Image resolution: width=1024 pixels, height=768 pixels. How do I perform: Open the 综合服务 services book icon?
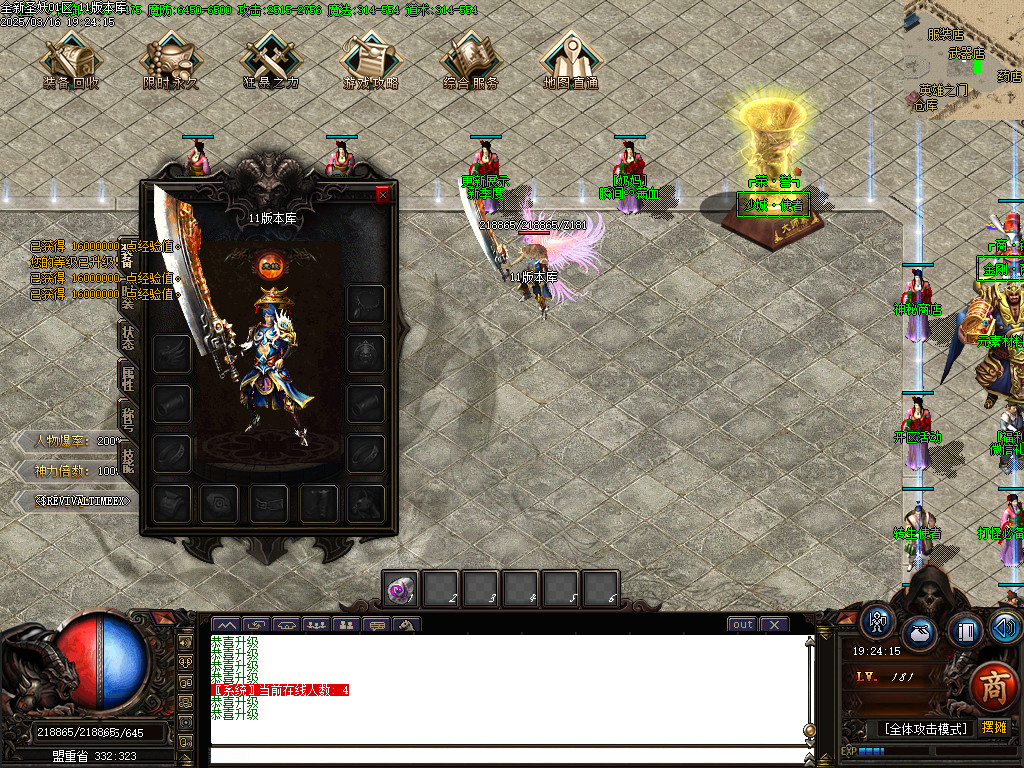coord(470,60)
